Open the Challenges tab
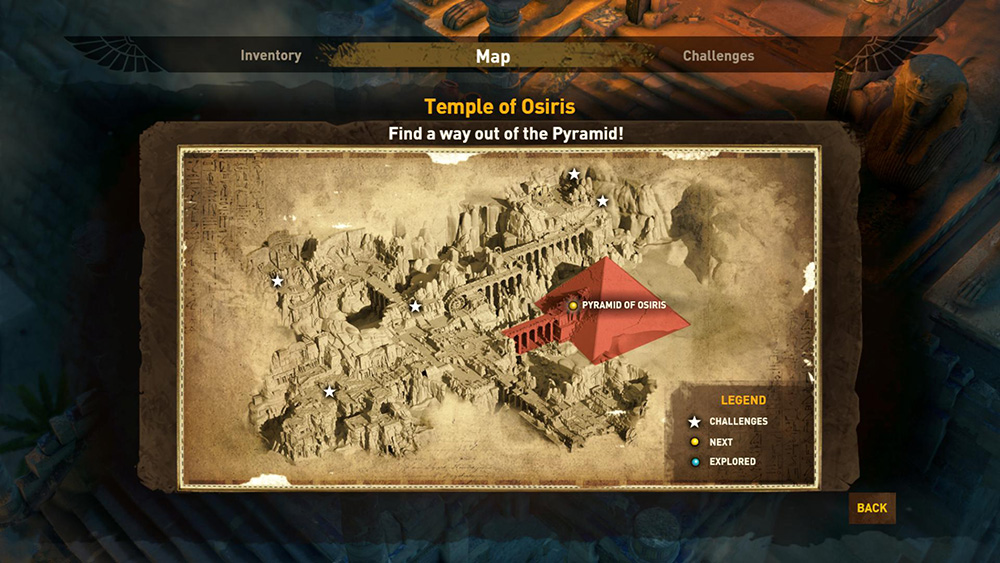 click(x=718, y=56)
